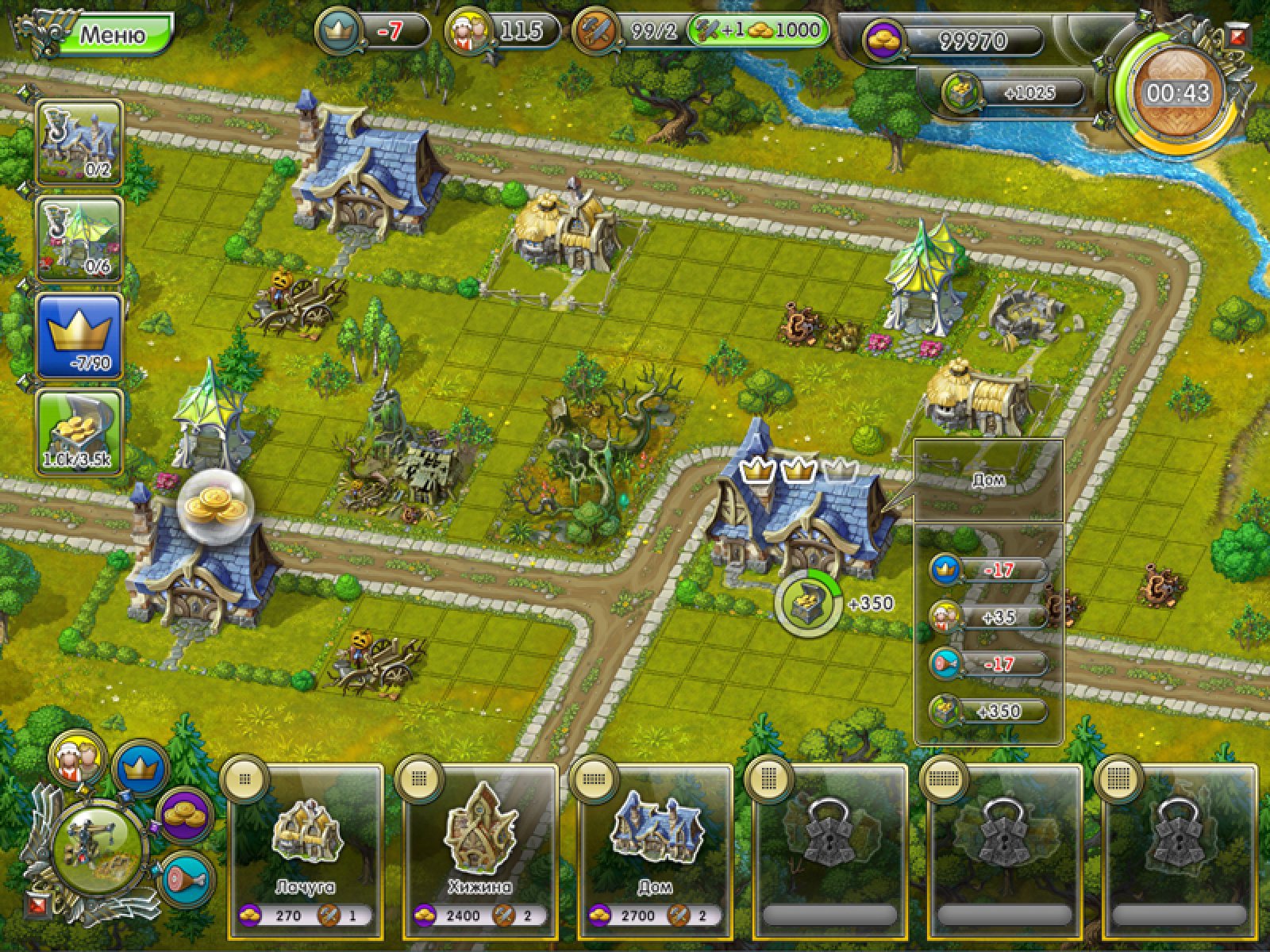The image size is (1270, 952).
Task: Click the red gem beside the timer
Action: [x=1236, y=36]
